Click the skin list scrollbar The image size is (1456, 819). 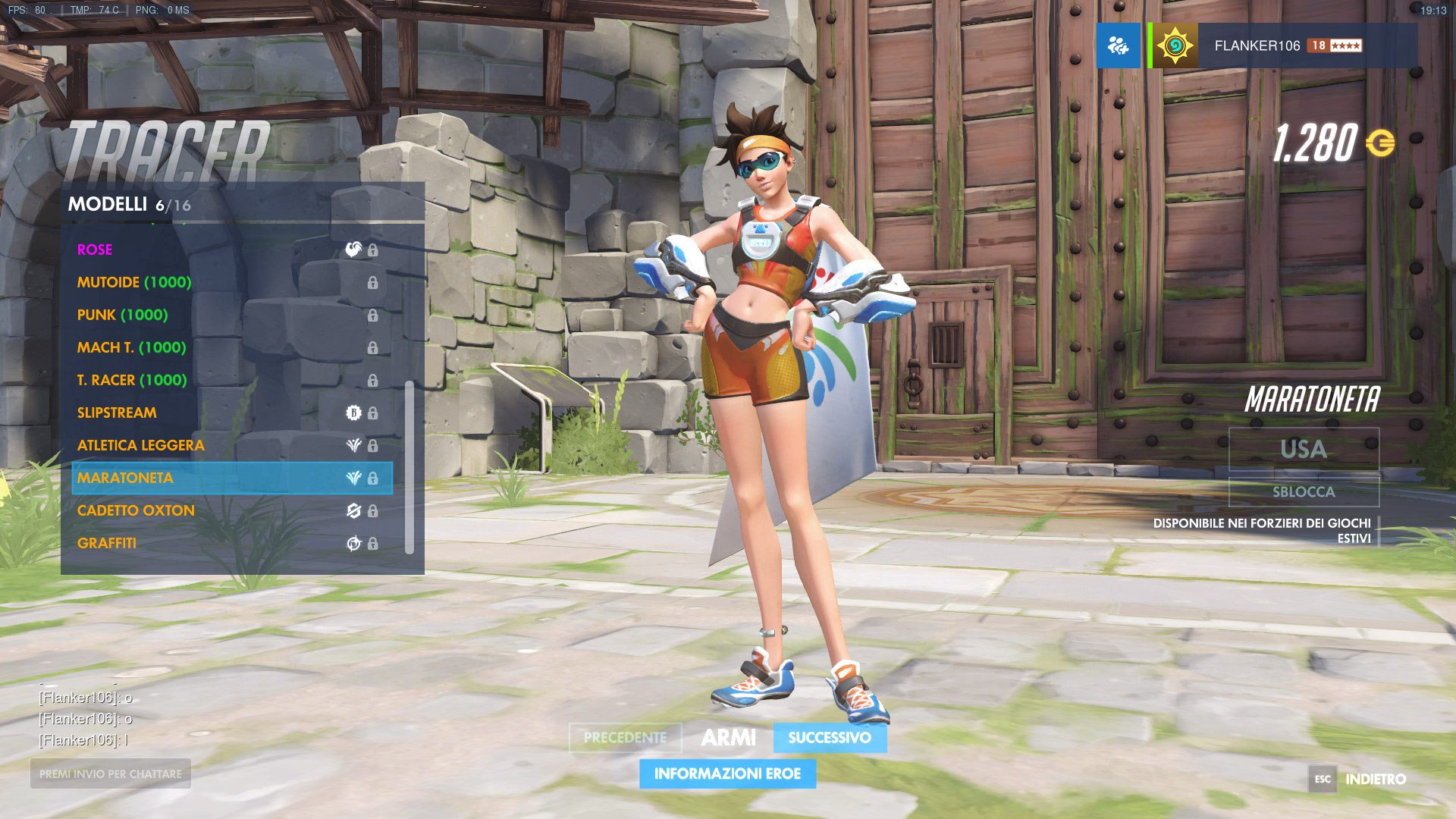[x=409, y=466]
